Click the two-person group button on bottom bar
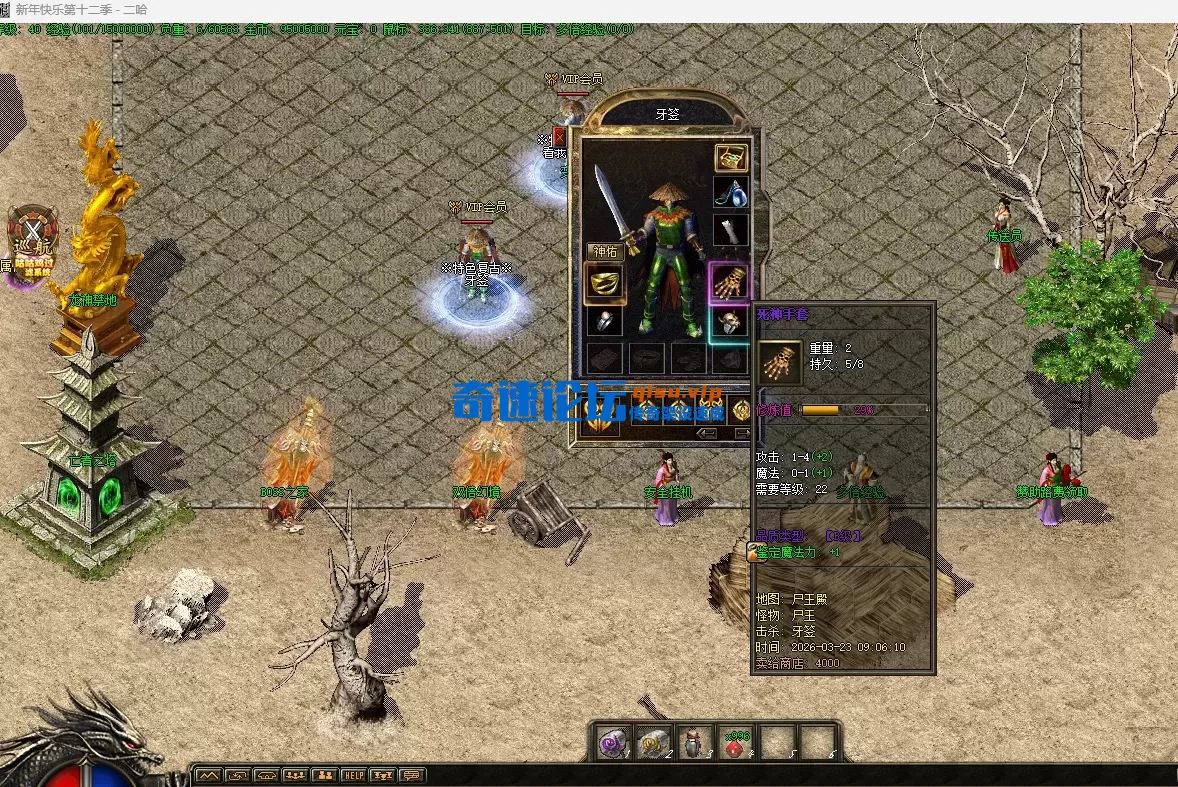 pyautogui.click(x=325, y=775)
